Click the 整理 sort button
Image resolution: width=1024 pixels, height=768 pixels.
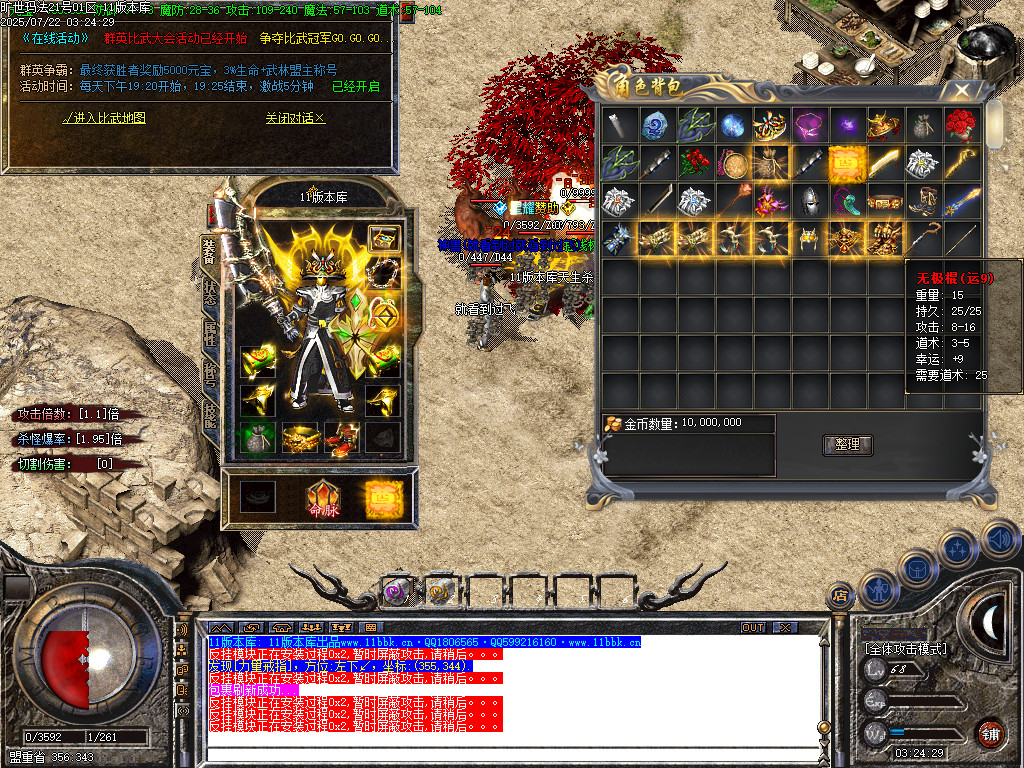[x=847, y=444]
